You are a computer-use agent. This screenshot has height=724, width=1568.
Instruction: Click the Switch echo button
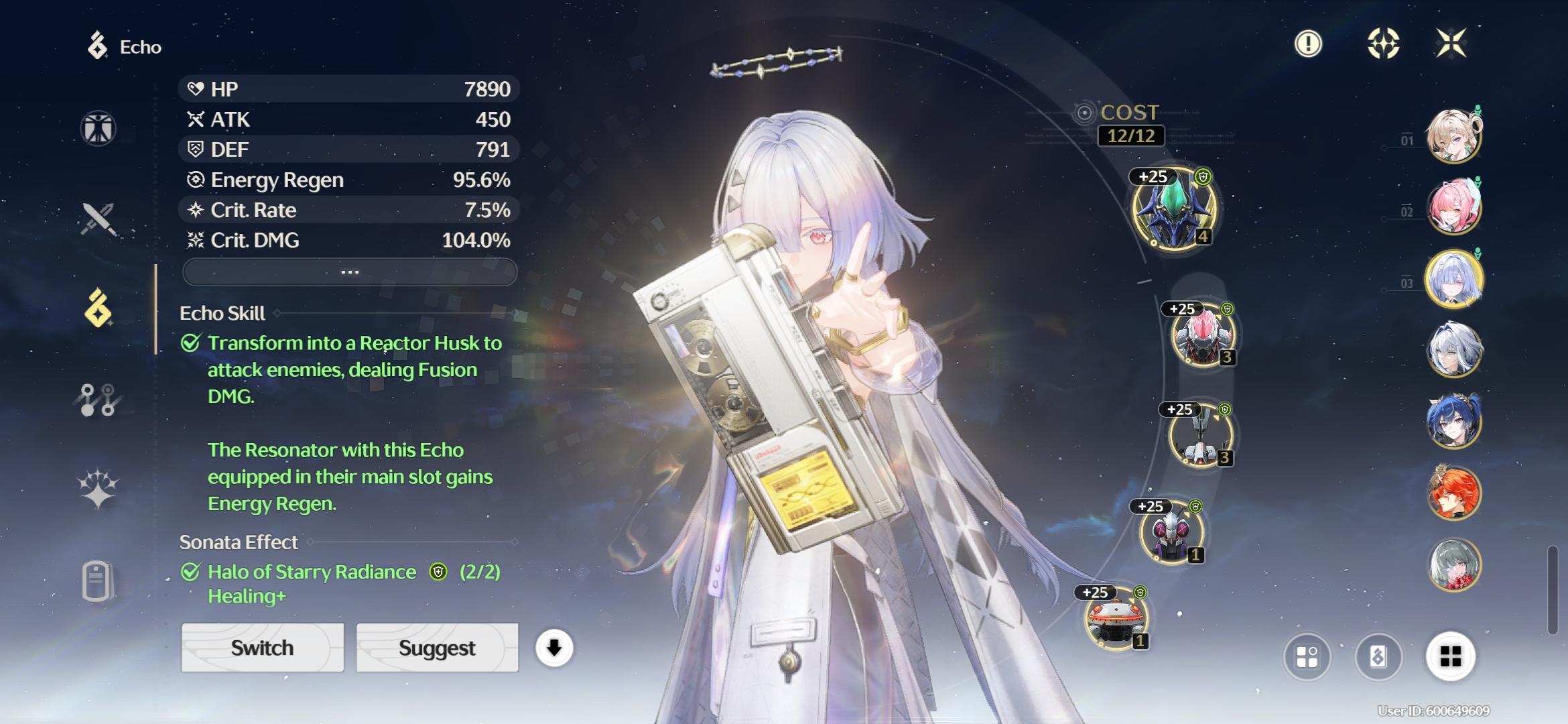(262, 648)
